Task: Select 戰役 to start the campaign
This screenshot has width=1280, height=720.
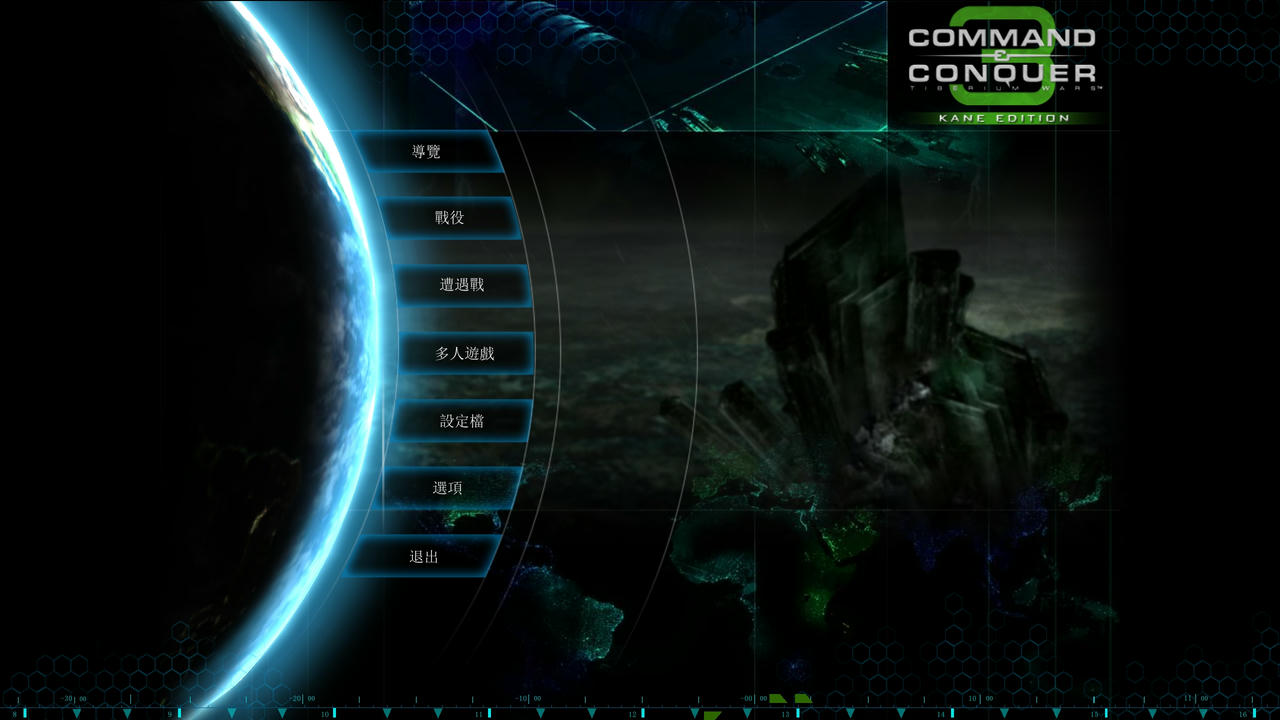Action: click(x=449, y=218)
